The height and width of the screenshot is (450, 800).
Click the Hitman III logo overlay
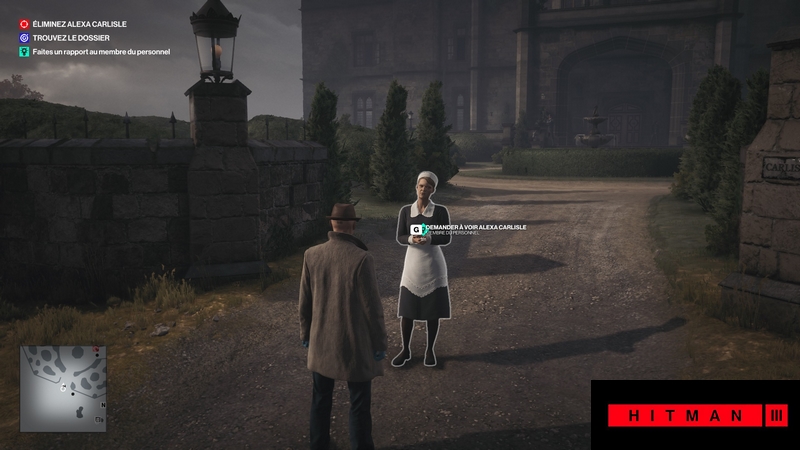tap(695, 415)
